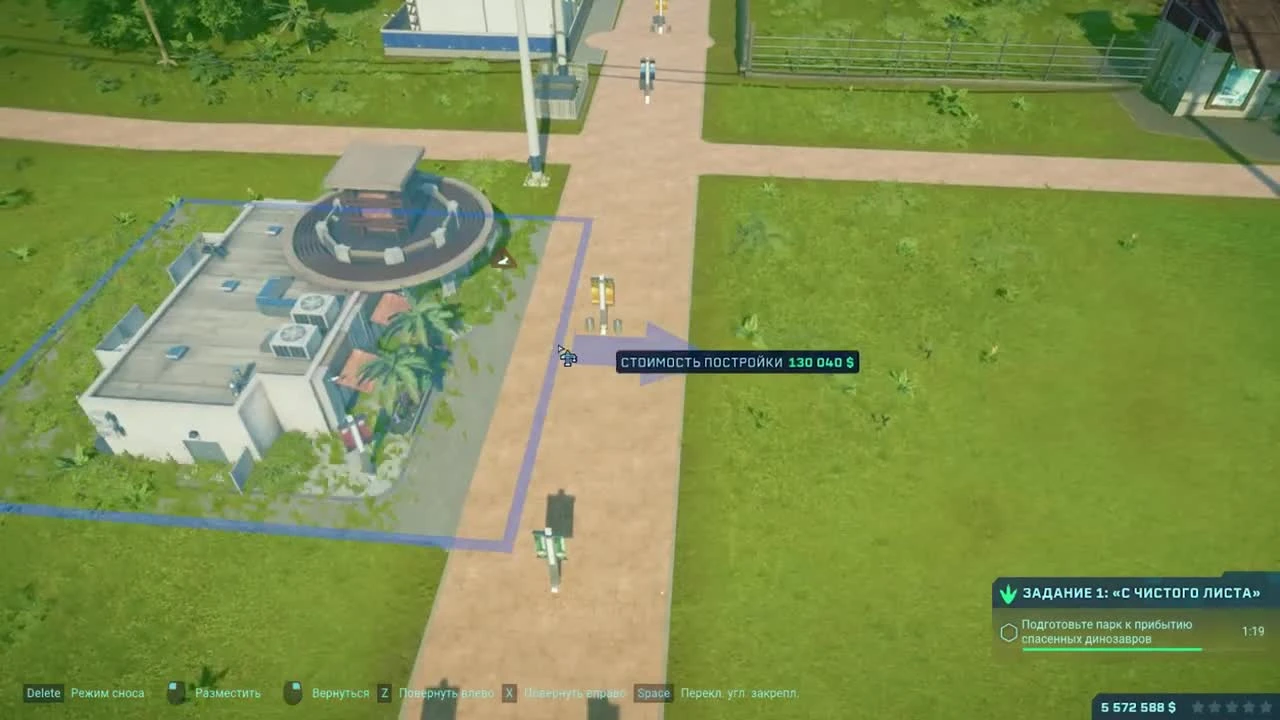Open the Стоимость постройки cost tooltip
The image size is (1280, 720).
click(x=740, y=362)
